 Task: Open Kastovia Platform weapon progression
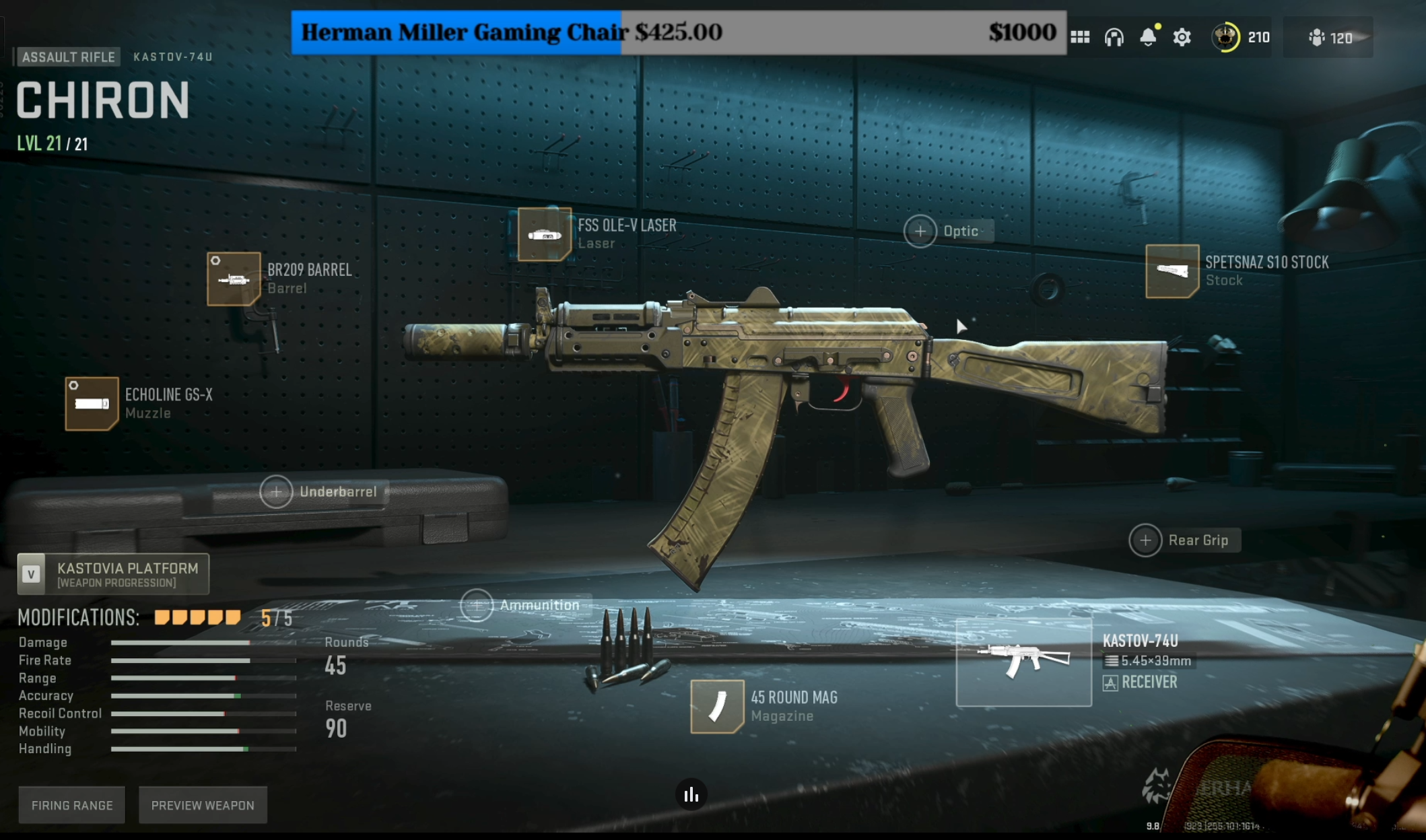113,574
